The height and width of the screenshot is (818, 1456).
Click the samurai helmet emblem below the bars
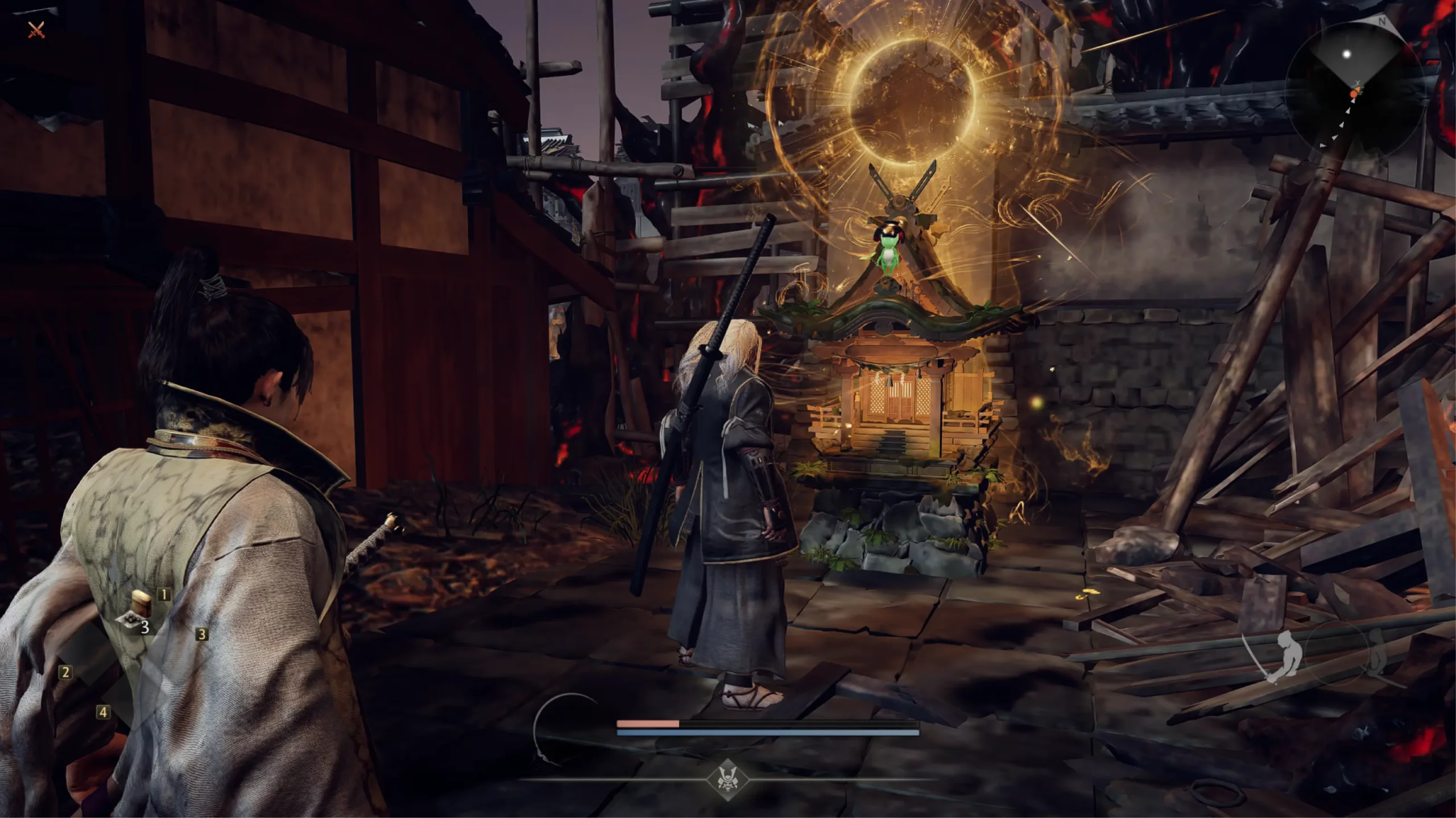click(x=727, y=778)
